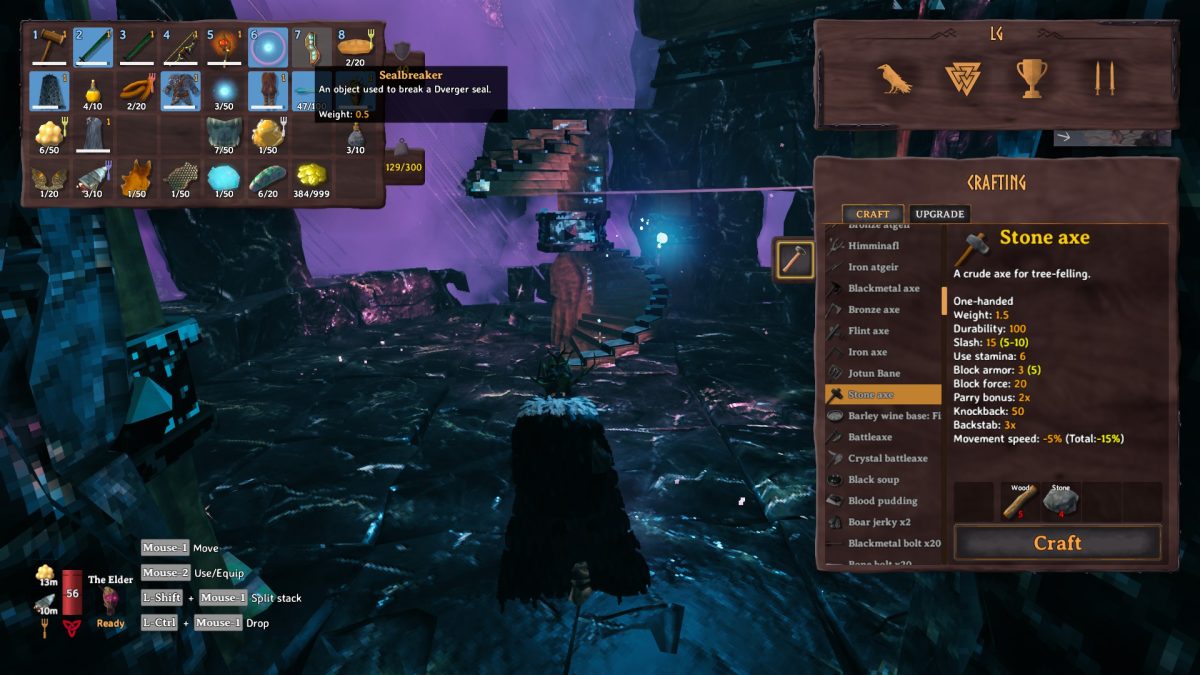The width and height of the screenshot is (1200, 675).
Task: Select the Flint axe recipe
Action: tap(868, 331)
